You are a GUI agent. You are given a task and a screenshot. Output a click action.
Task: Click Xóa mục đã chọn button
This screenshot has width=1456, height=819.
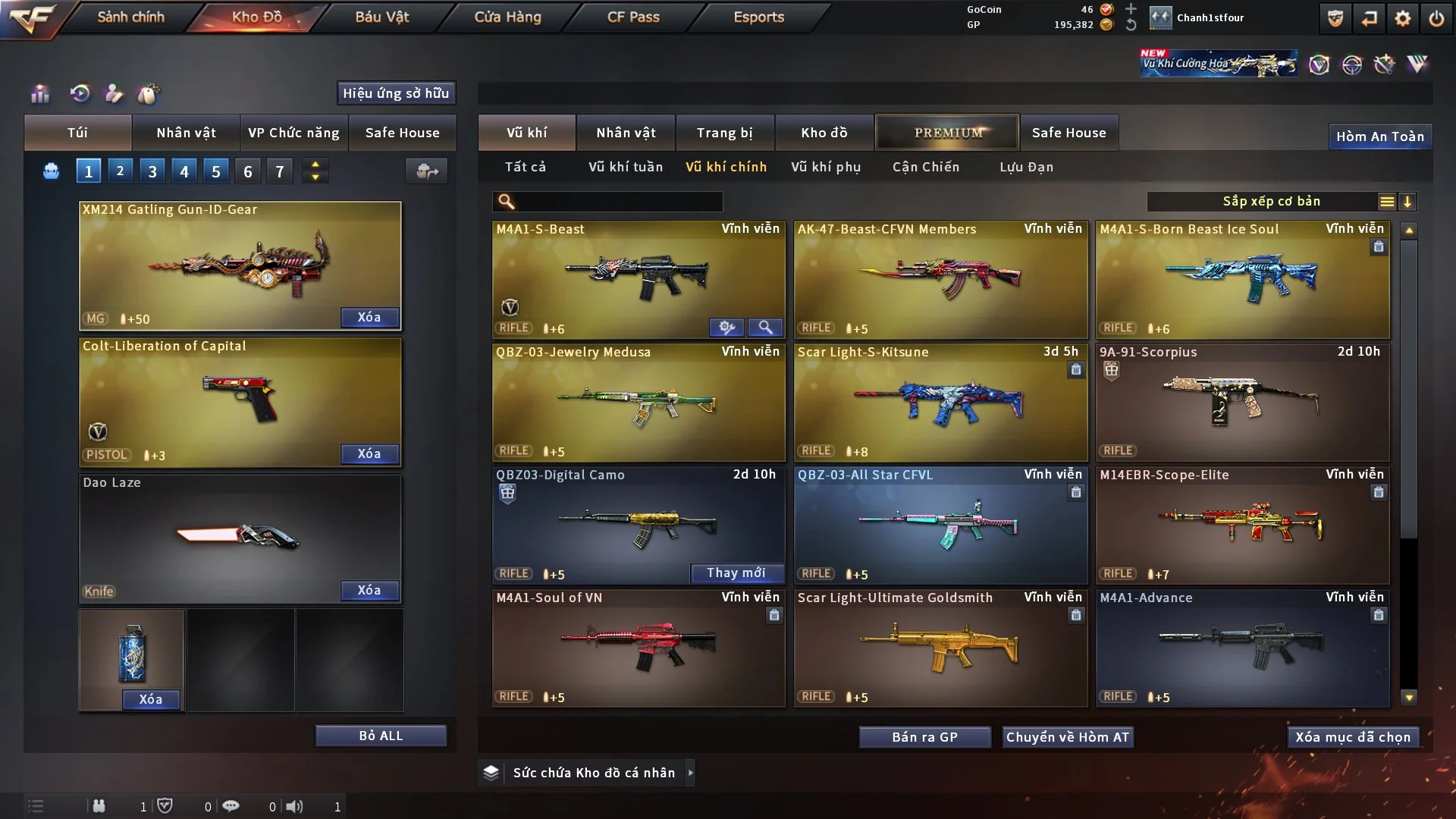click(1353, 737)
